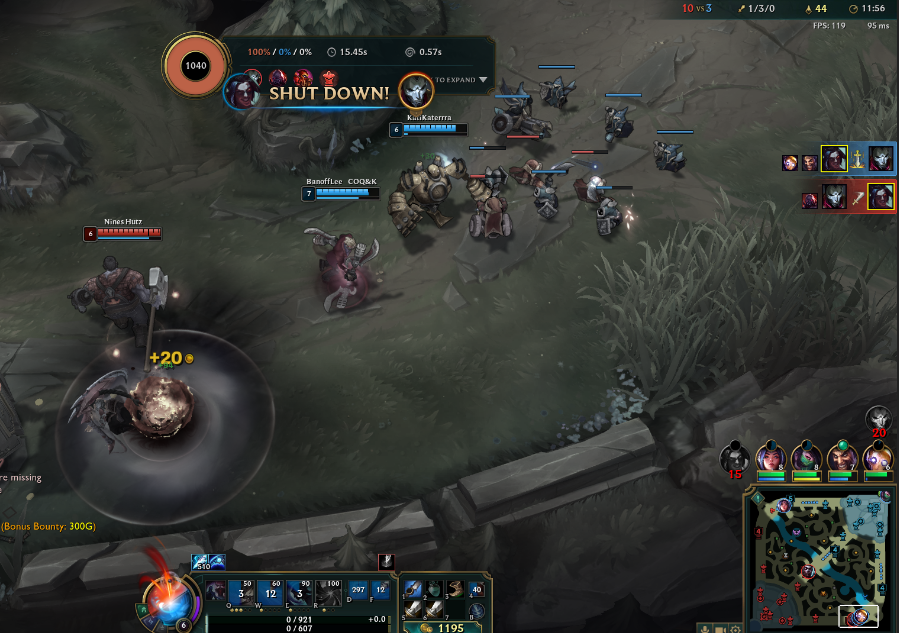The height and width of the screenshot is (633, 899).
Task: Select the item in inventory slot 1
Action: (x=412, y=588)
